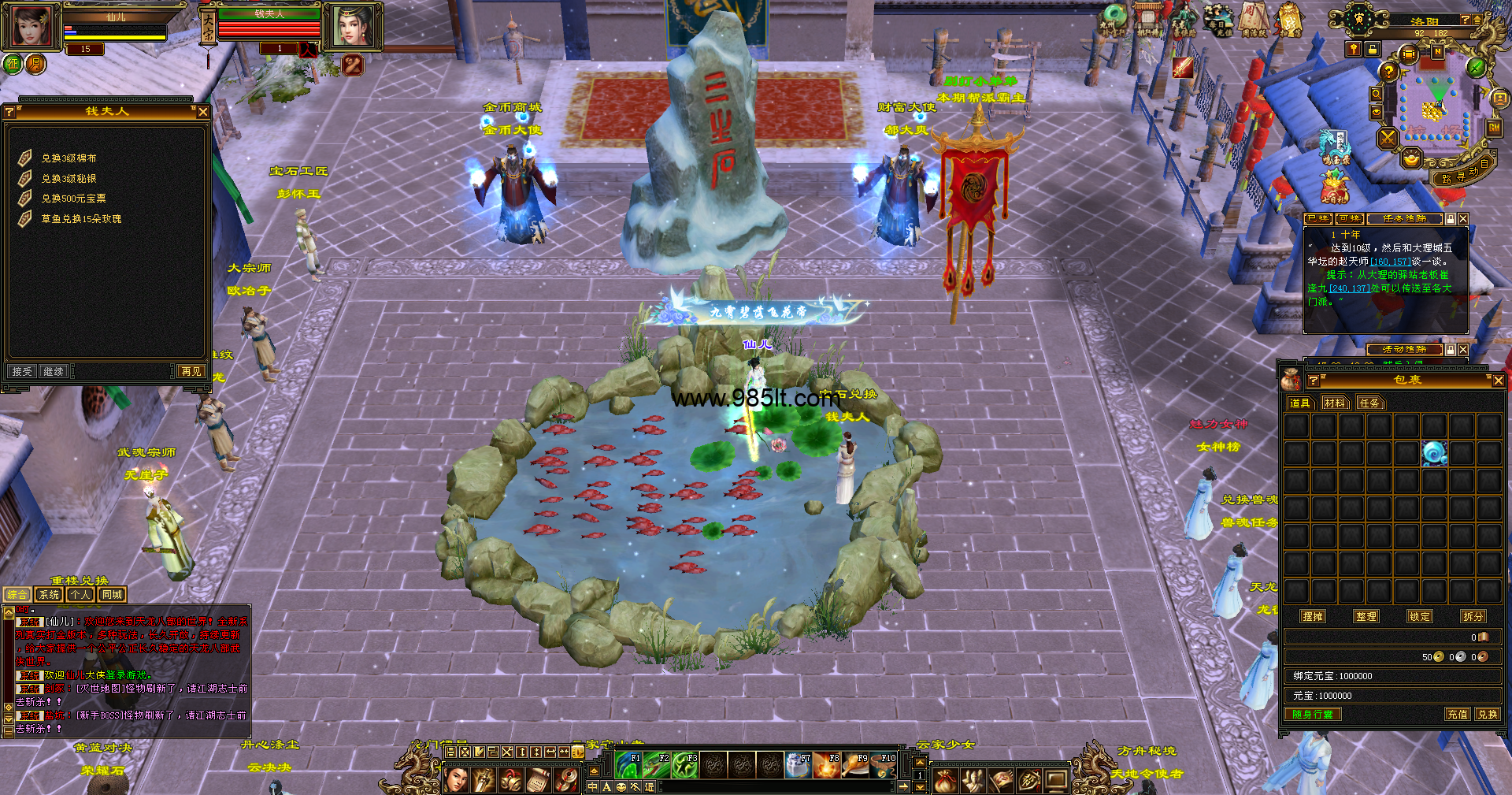Use the F1 green skill on the hotbar
Viewport: 1512px width, 795px height.
coord(629,764)
